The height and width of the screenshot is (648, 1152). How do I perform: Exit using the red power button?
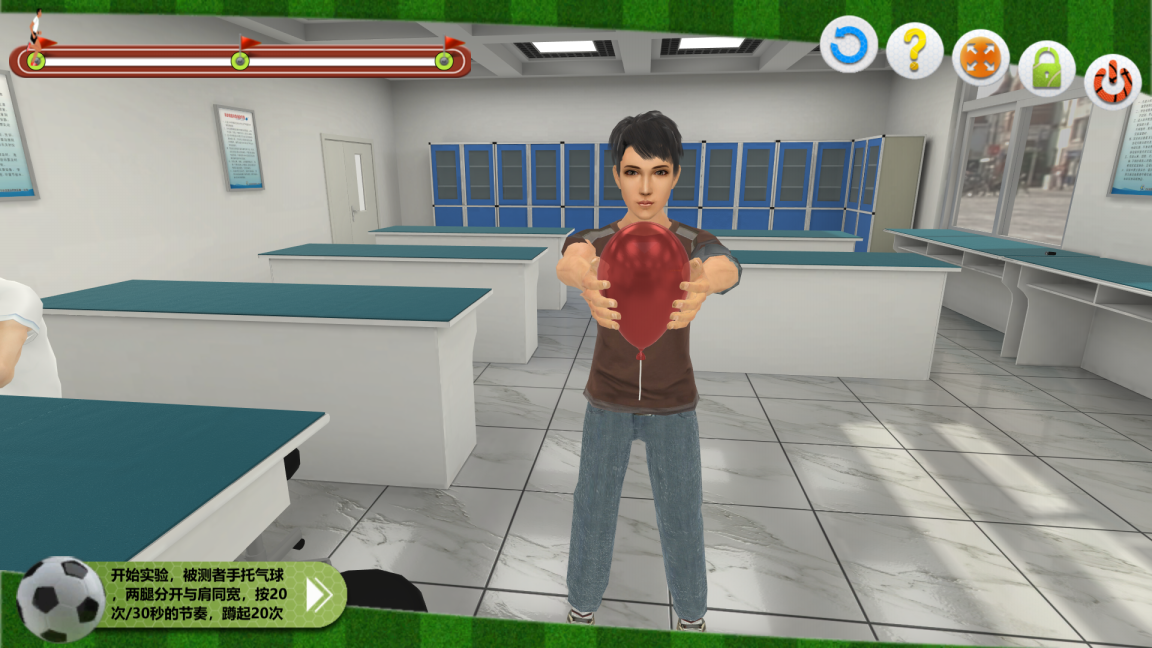coord(1112,82)
